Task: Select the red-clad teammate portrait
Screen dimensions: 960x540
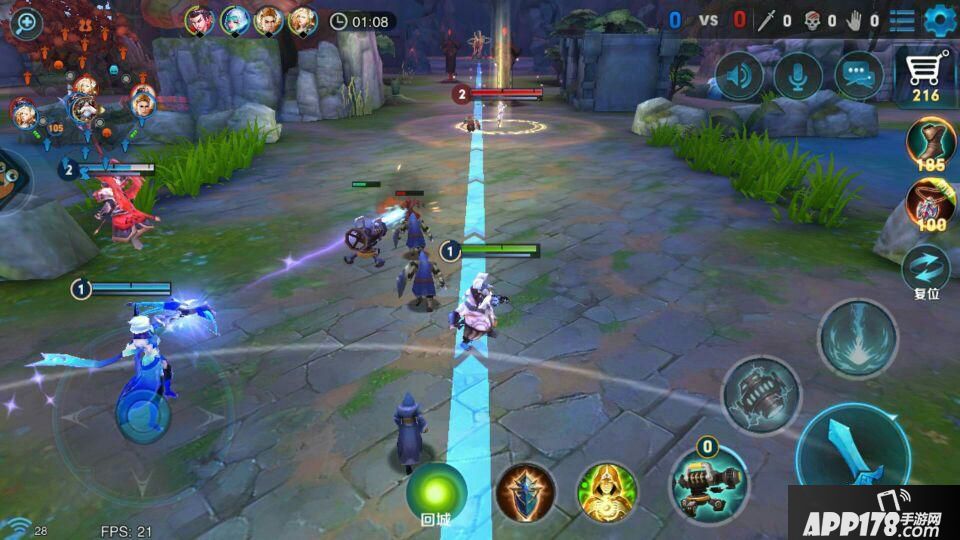Action: pyautogui.click(x=200, y=20)
